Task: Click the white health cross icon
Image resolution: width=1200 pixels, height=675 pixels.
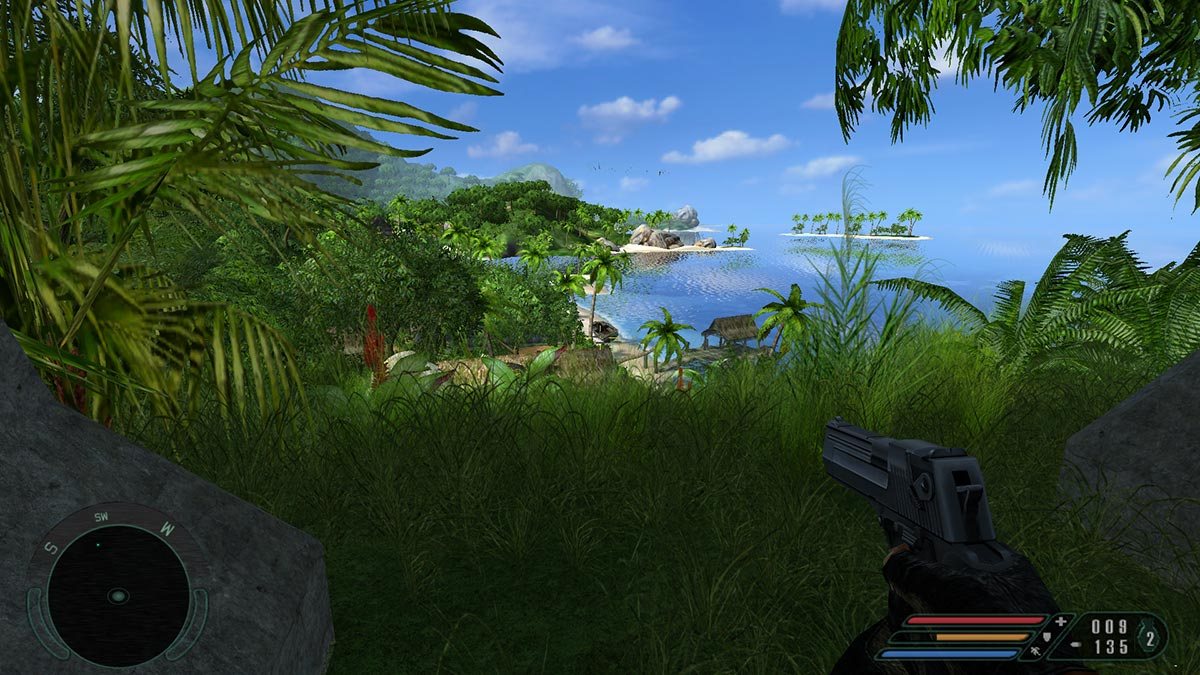Action: [x=1060, y=621]
